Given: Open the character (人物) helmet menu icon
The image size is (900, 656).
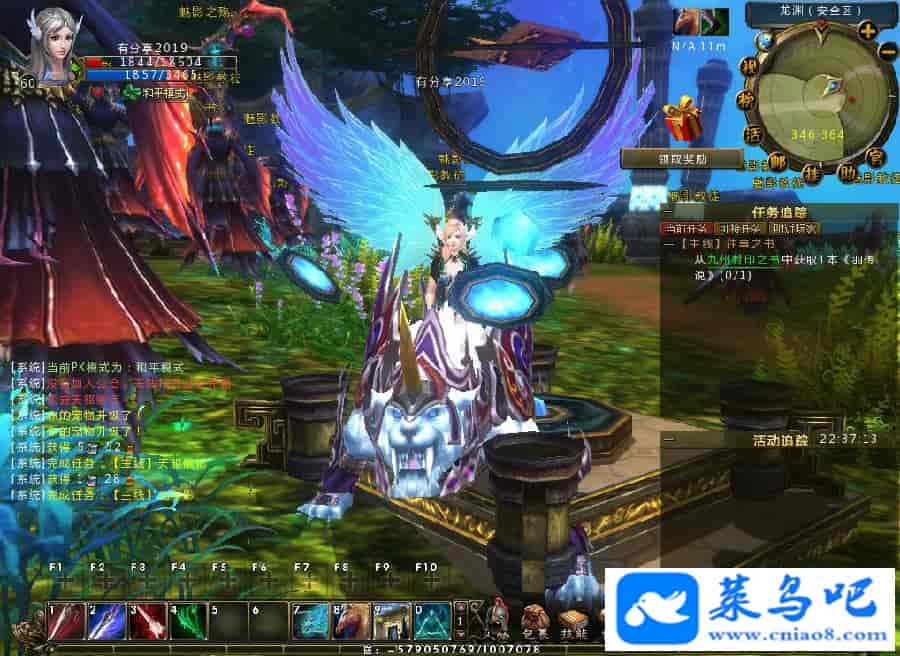Looking at the screenshot, I should [x=496, y=620].
